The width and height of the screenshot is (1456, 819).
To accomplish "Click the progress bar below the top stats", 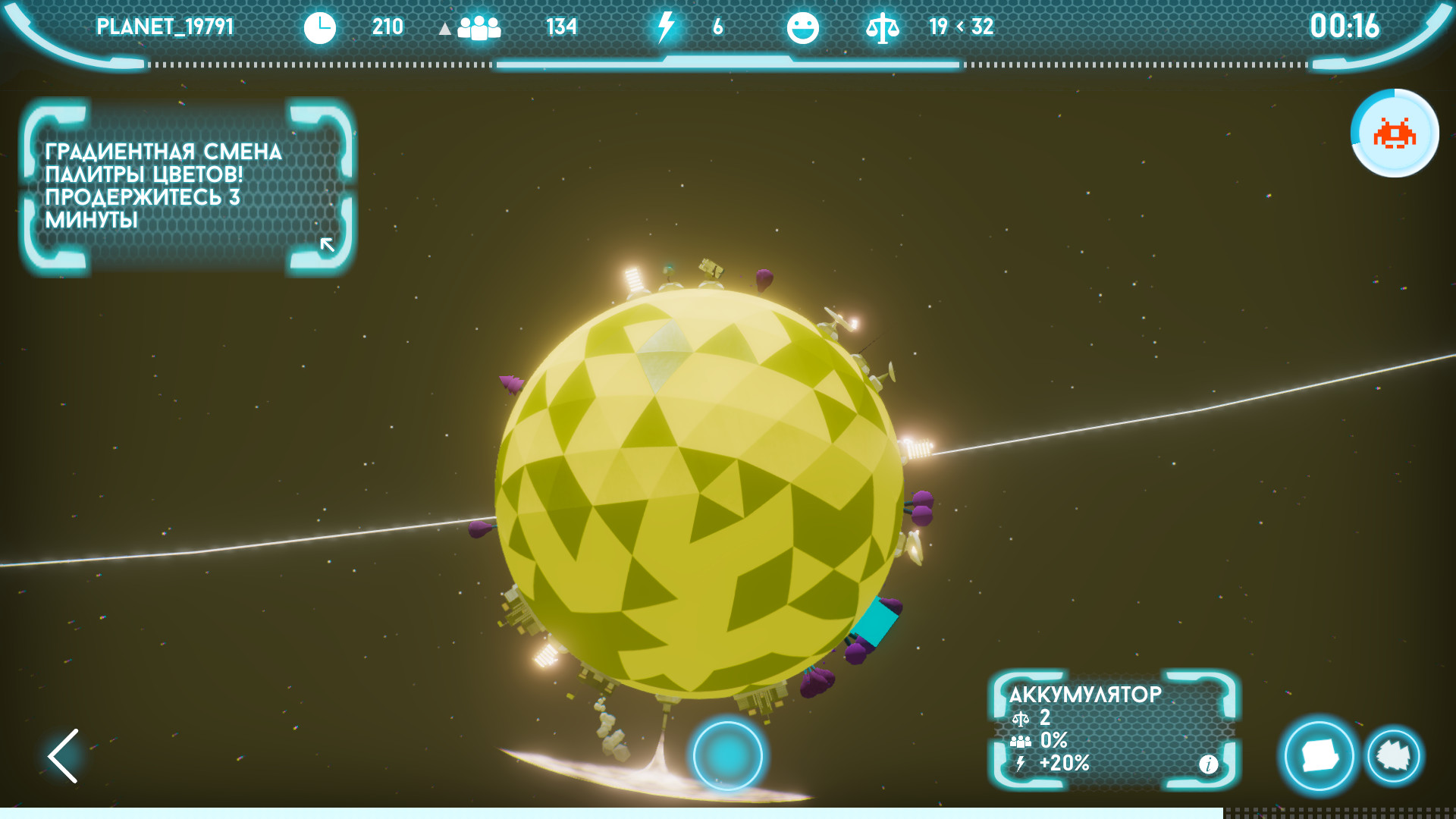I will tap(728, 66).
